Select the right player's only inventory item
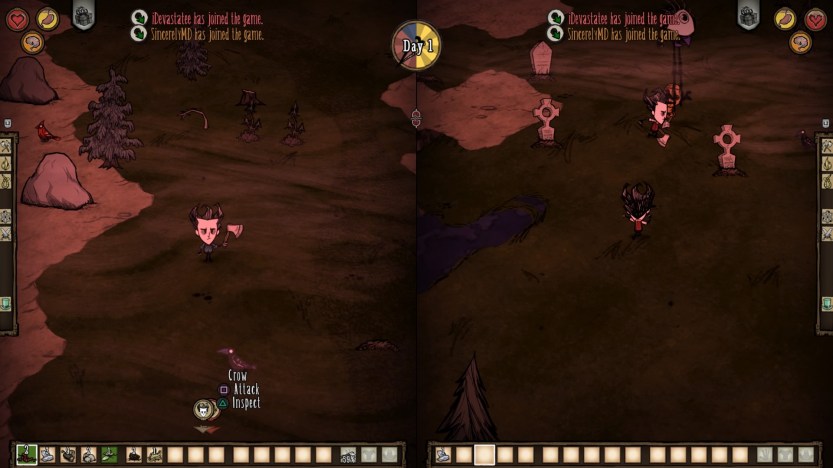833x468 pixels. (442, 455)
